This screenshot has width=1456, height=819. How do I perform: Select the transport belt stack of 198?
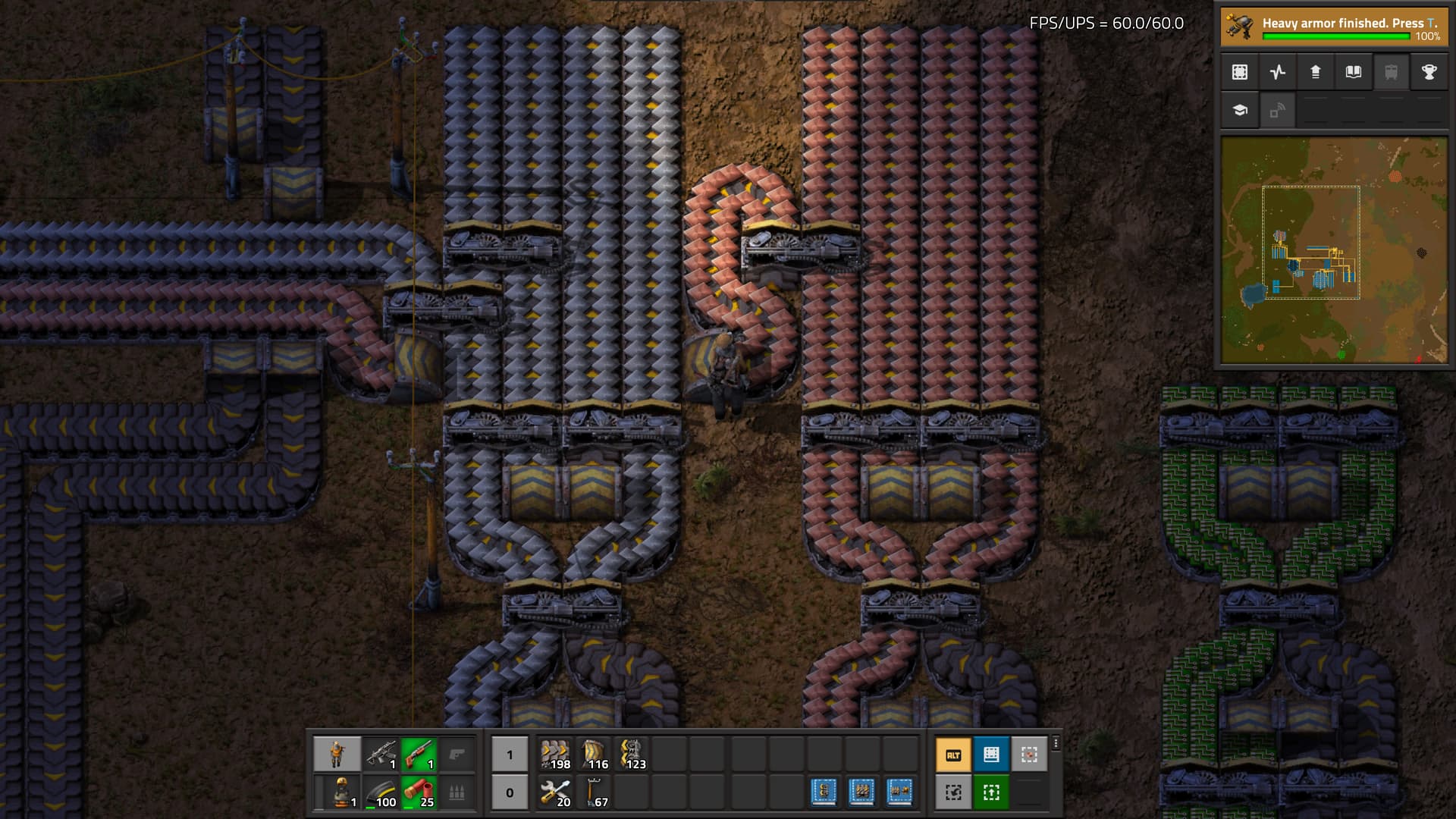pos(556,755)
